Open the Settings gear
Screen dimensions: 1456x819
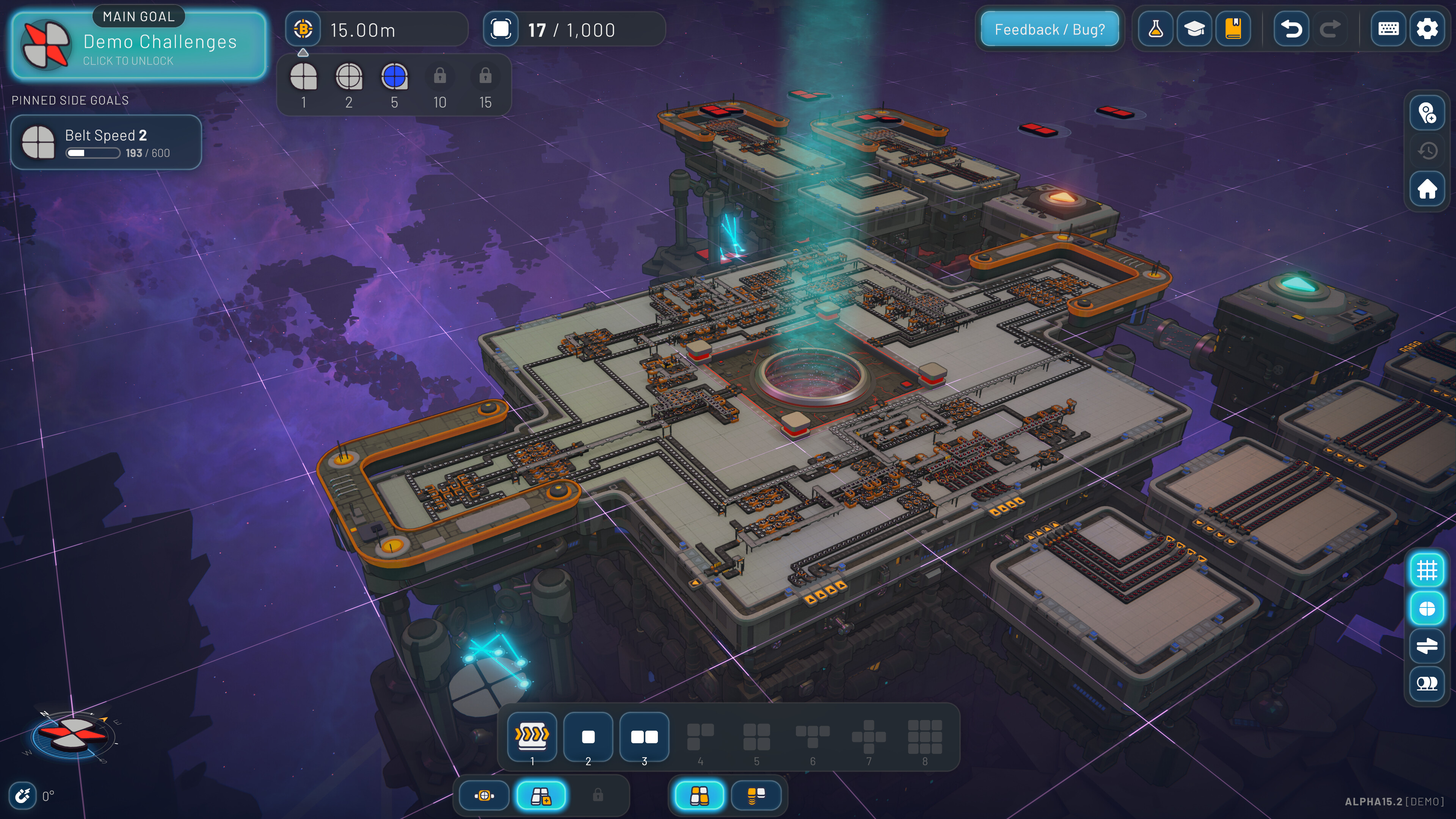click(1427, 29)
